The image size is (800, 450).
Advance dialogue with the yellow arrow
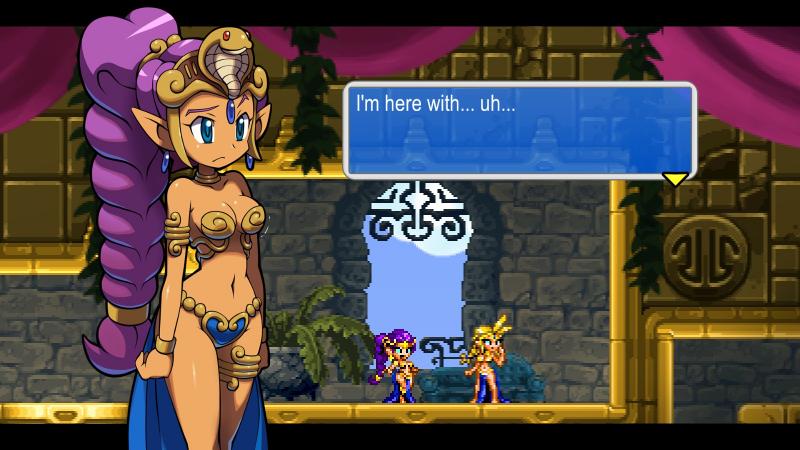(676, 179)
